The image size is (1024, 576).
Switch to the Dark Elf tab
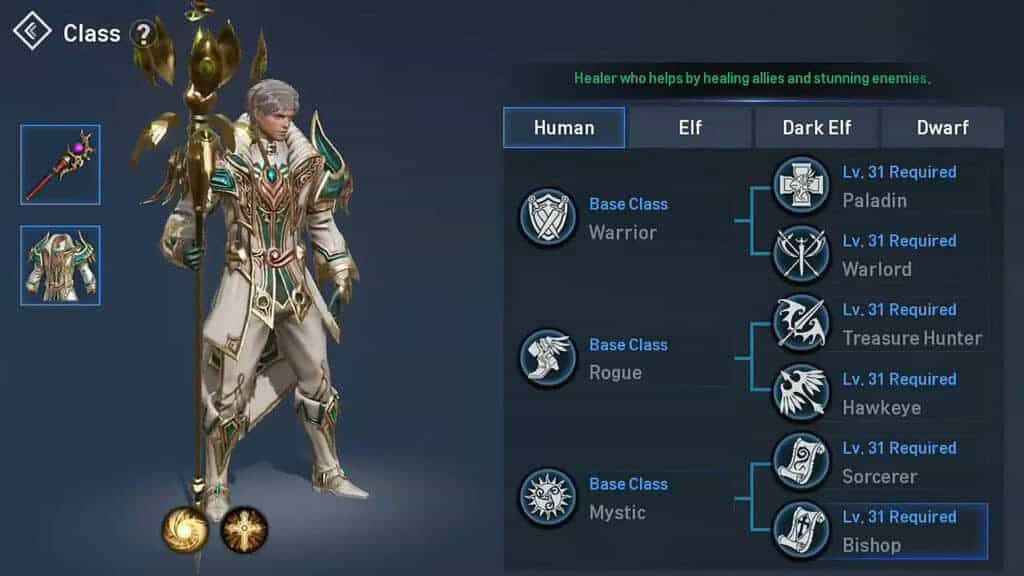(x=817, y=128)
